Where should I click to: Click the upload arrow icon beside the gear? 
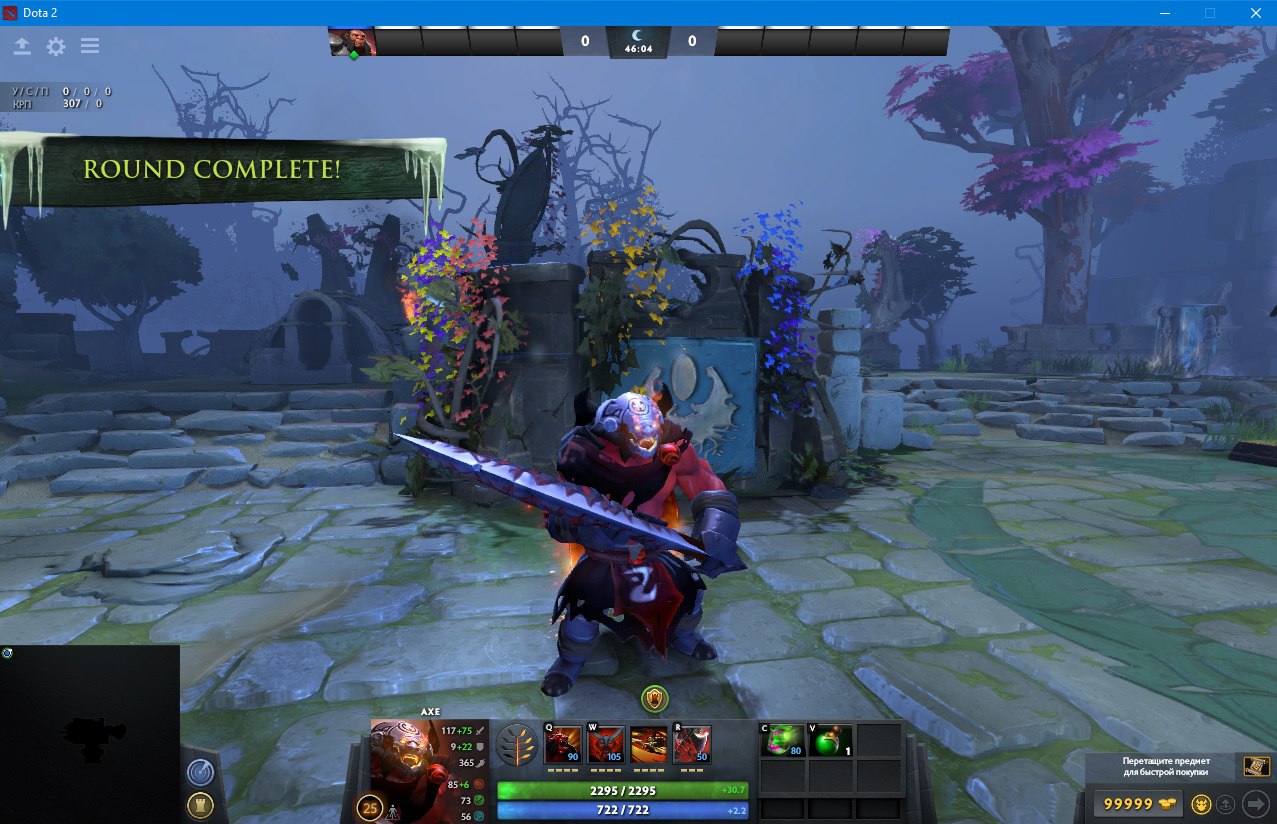(22, 46)
